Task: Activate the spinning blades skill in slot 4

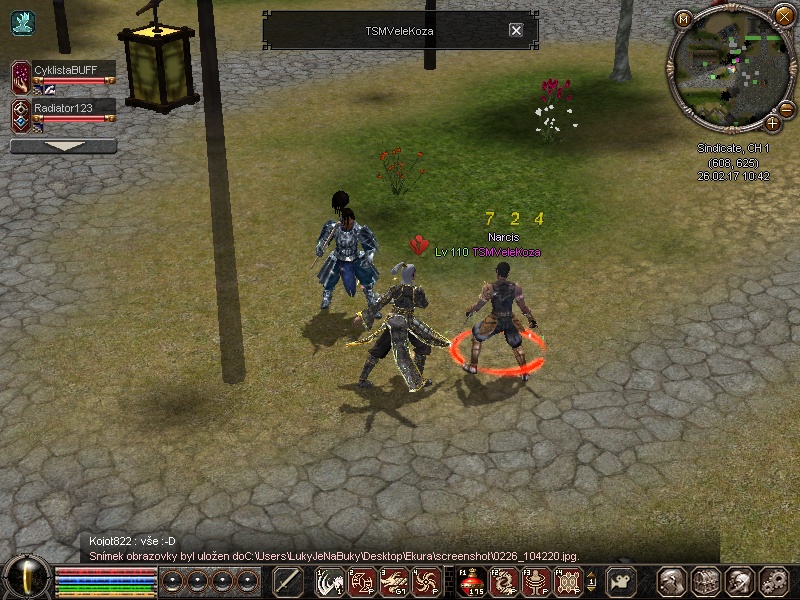Action: point(426,581)
